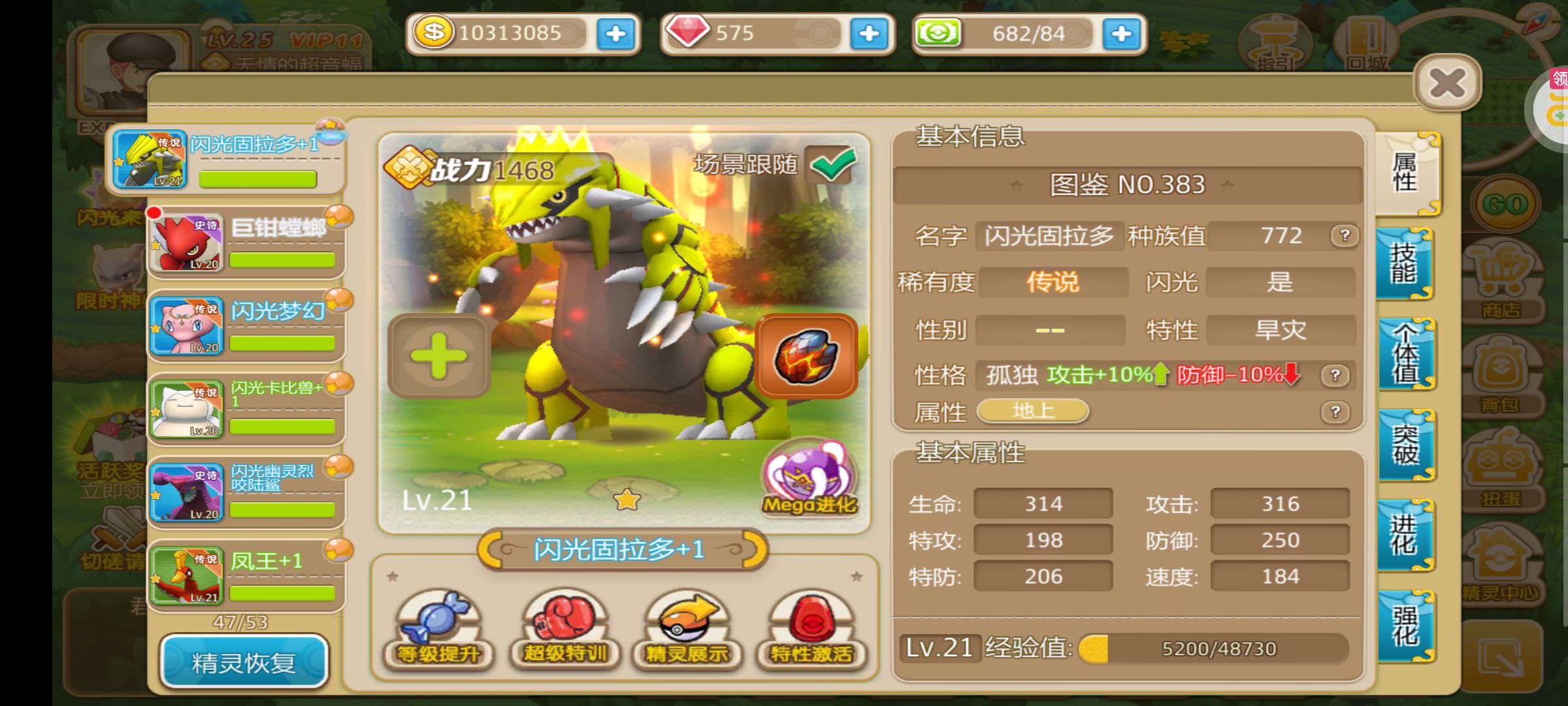Switch to the 个体值 tab

1405,354
